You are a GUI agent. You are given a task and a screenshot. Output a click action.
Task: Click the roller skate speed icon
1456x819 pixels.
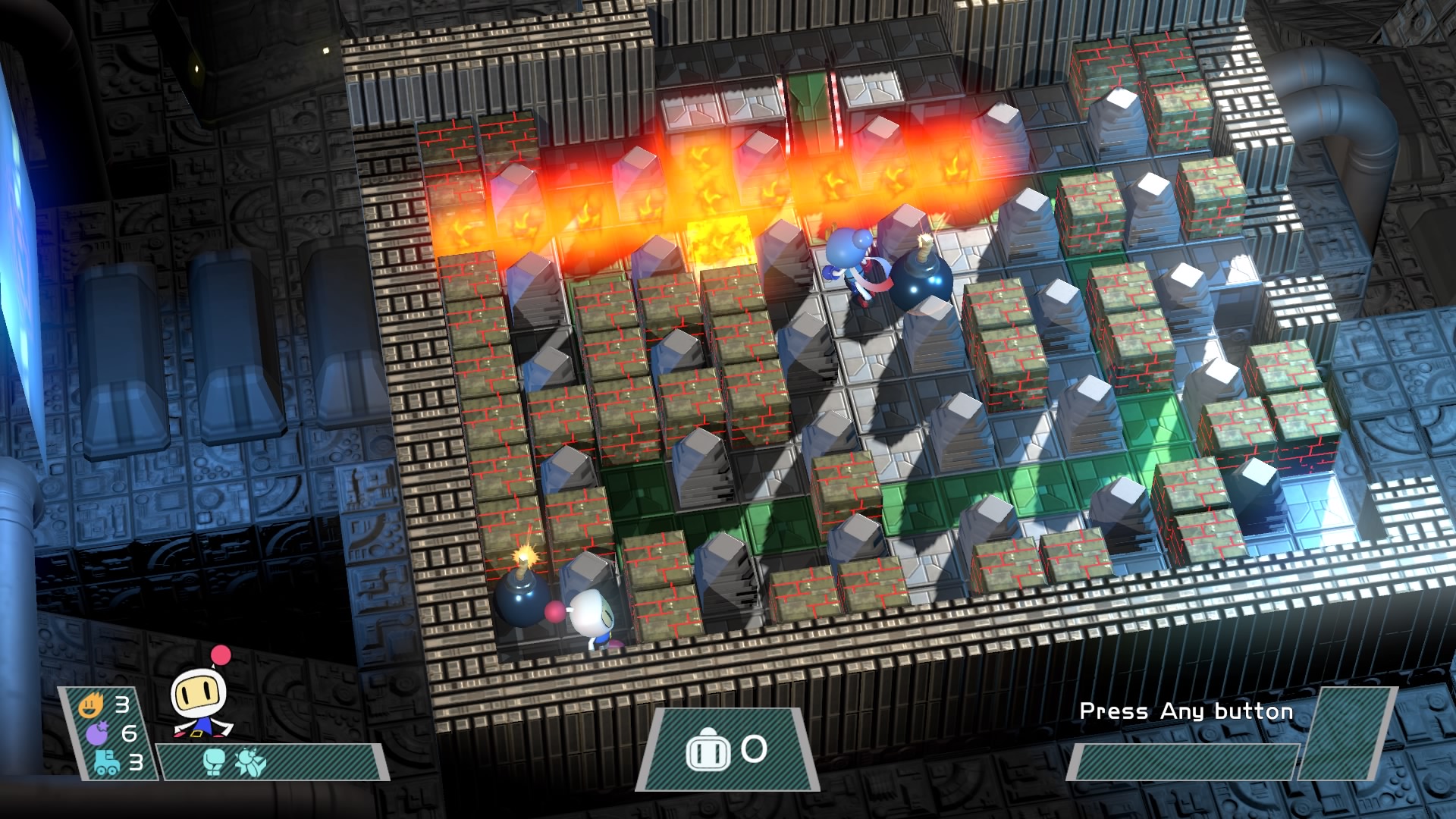coord(106,762)
